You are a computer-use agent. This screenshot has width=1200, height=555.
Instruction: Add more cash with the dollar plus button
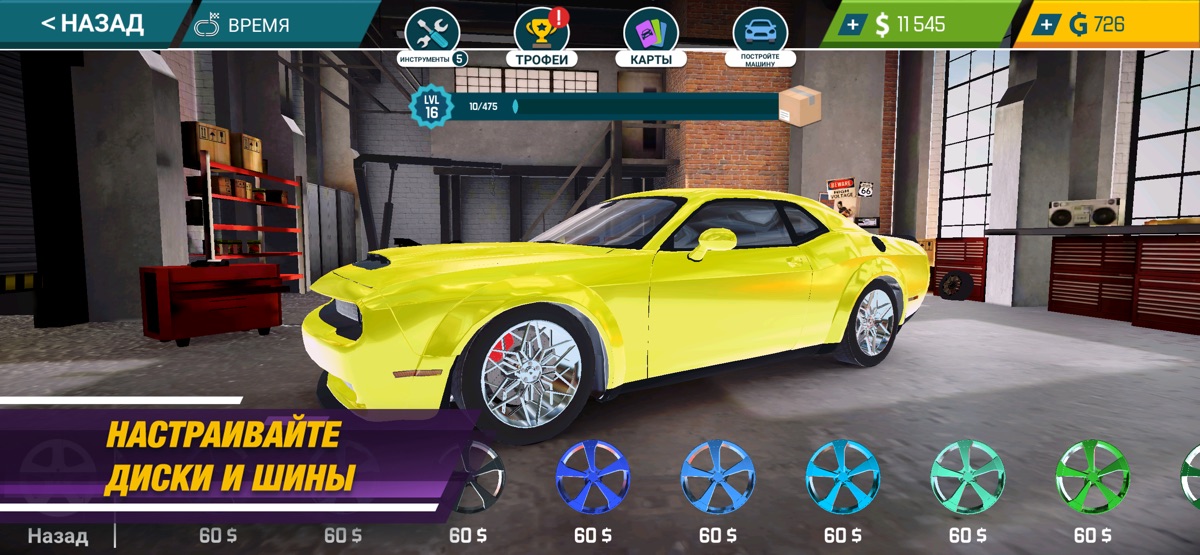point(851,25)
